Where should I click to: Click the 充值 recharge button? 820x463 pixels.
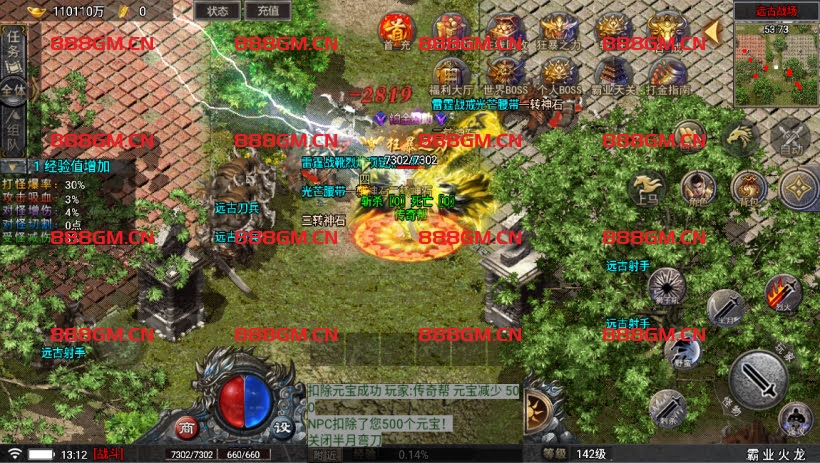click(267, 11)
